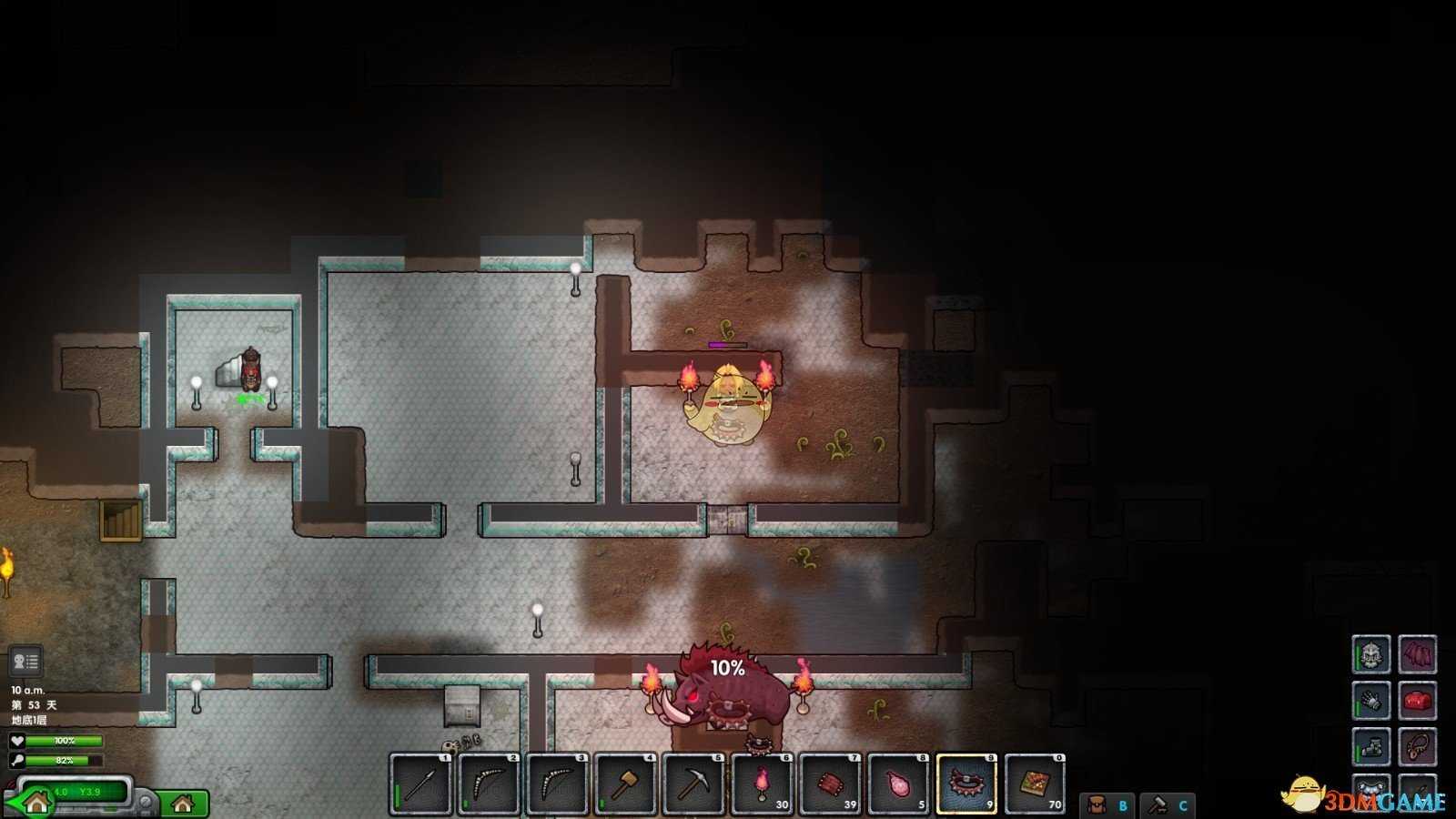Screen dimensions: 1456x819
Task: Select the dark red cape slot
Action: [1417, 653]
